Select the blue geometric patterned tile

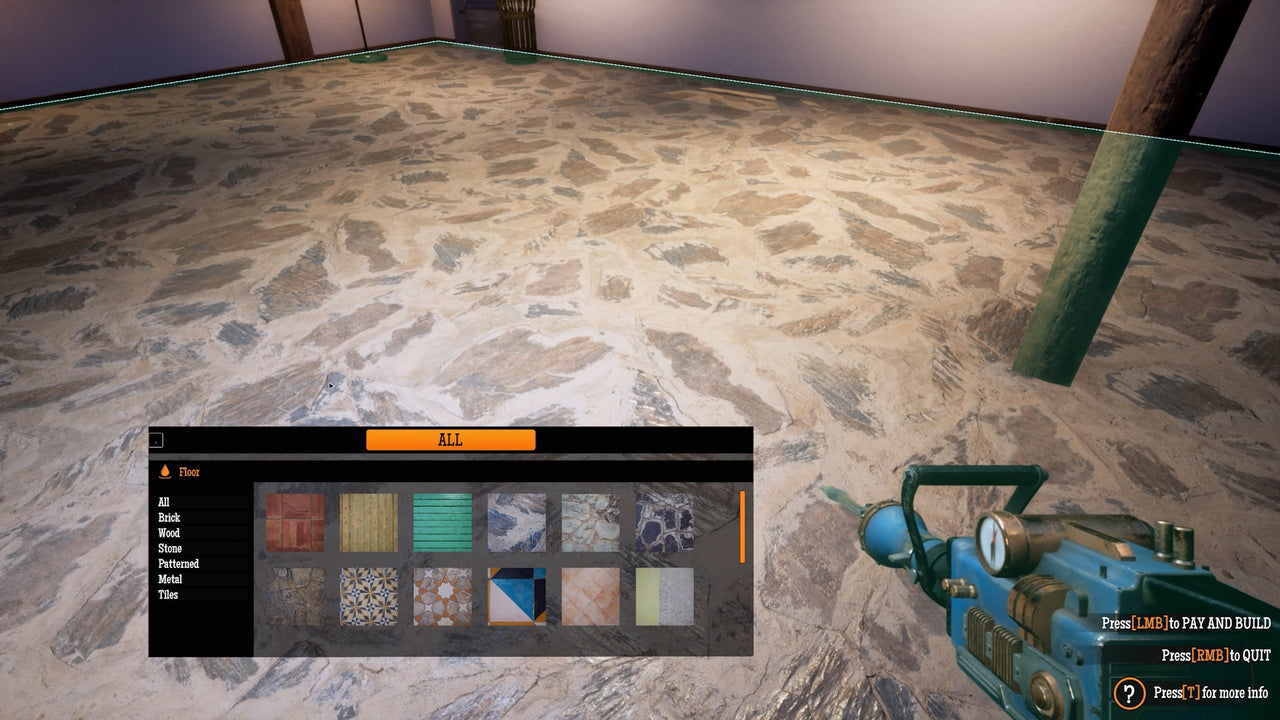pos(515,597)
